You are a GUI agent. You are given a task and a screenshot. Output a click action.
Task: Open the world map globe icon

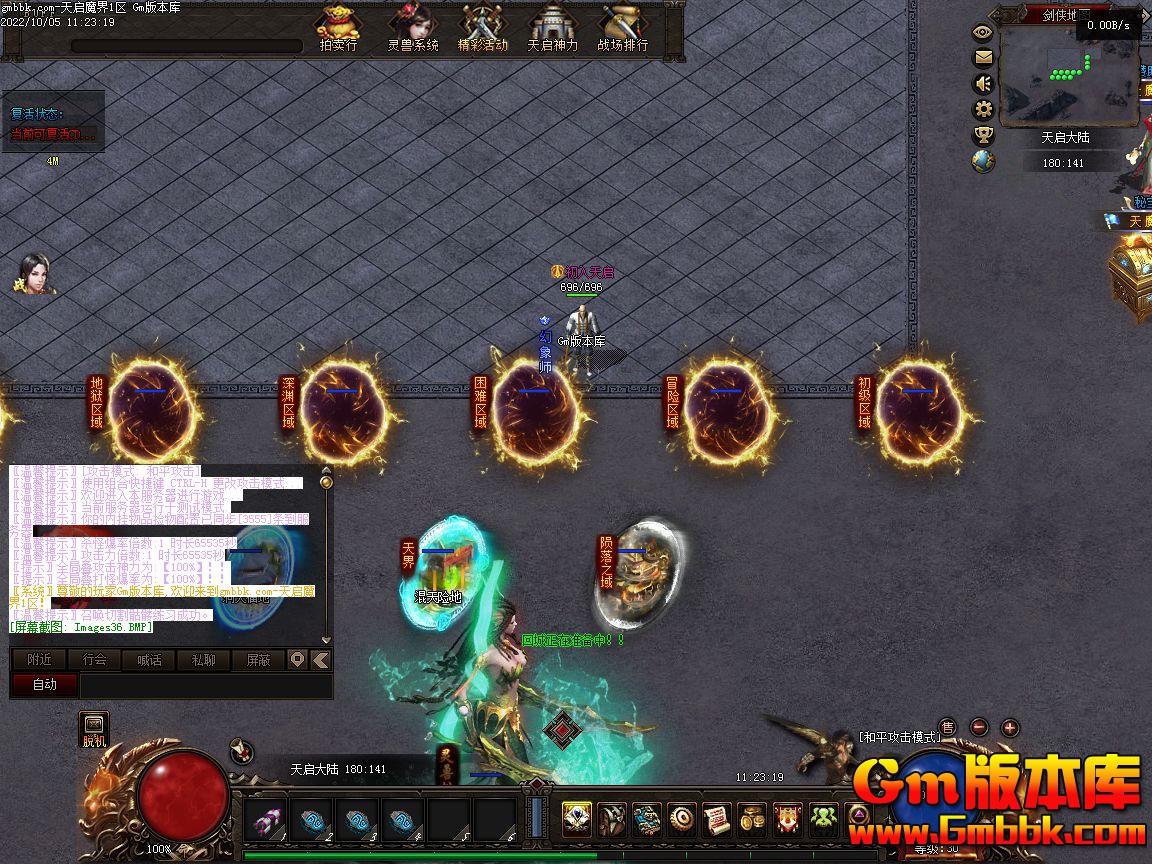click(983, 161)
